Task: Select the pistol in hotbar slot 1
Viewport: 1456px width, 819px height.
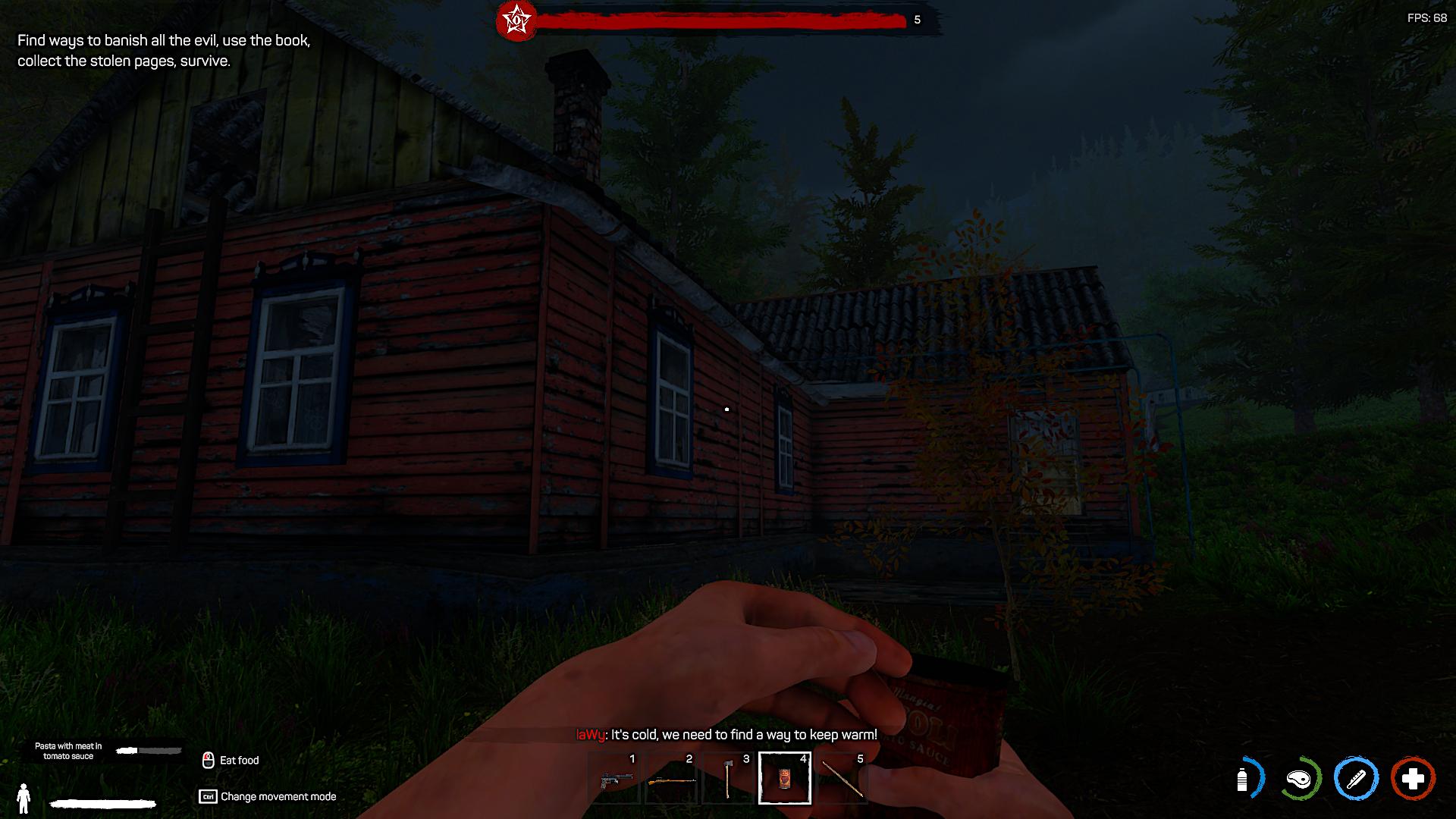Action: [613, 778]
